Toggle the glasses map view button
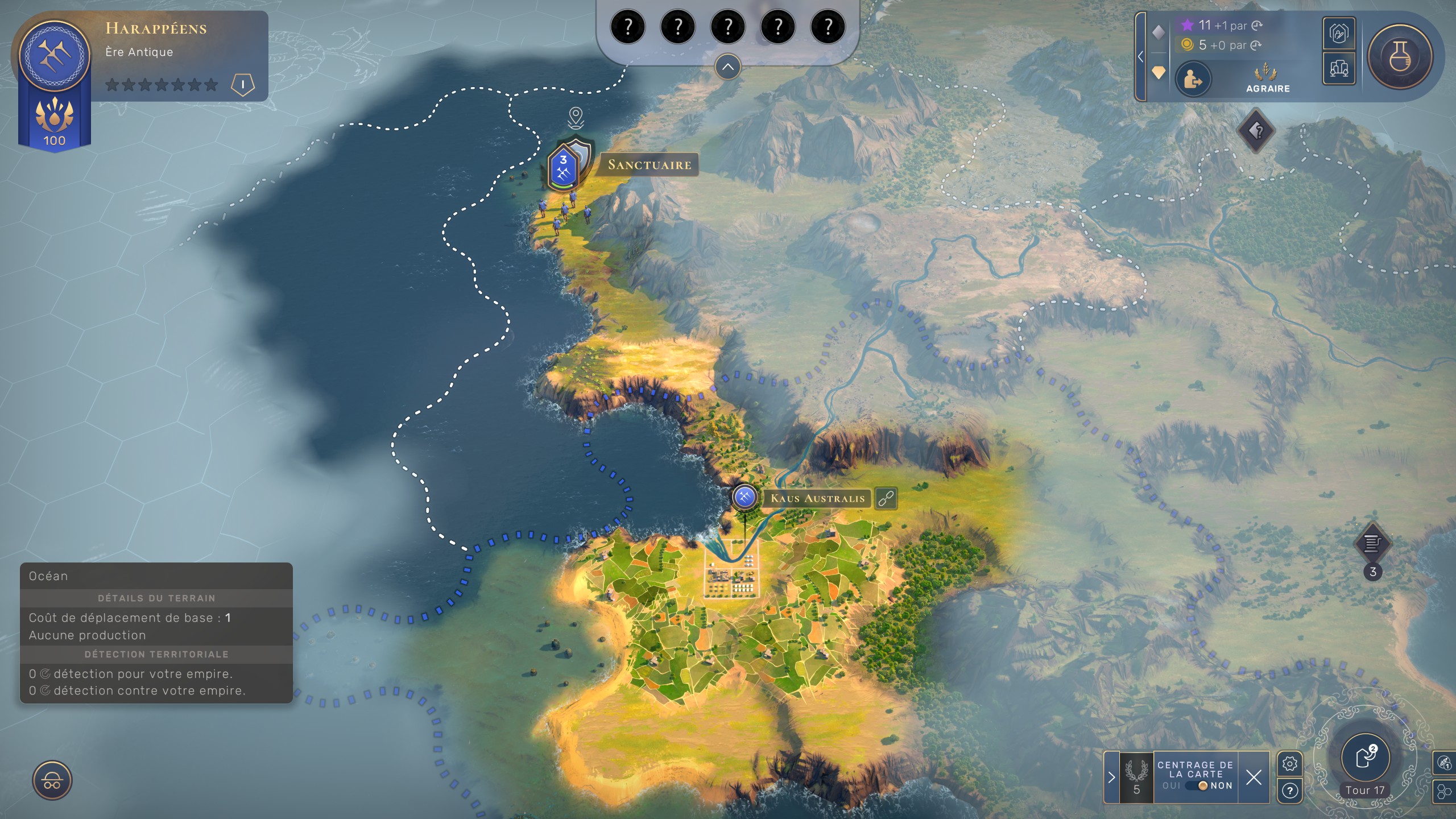The image size is (1456, 819). coord(52,780)
